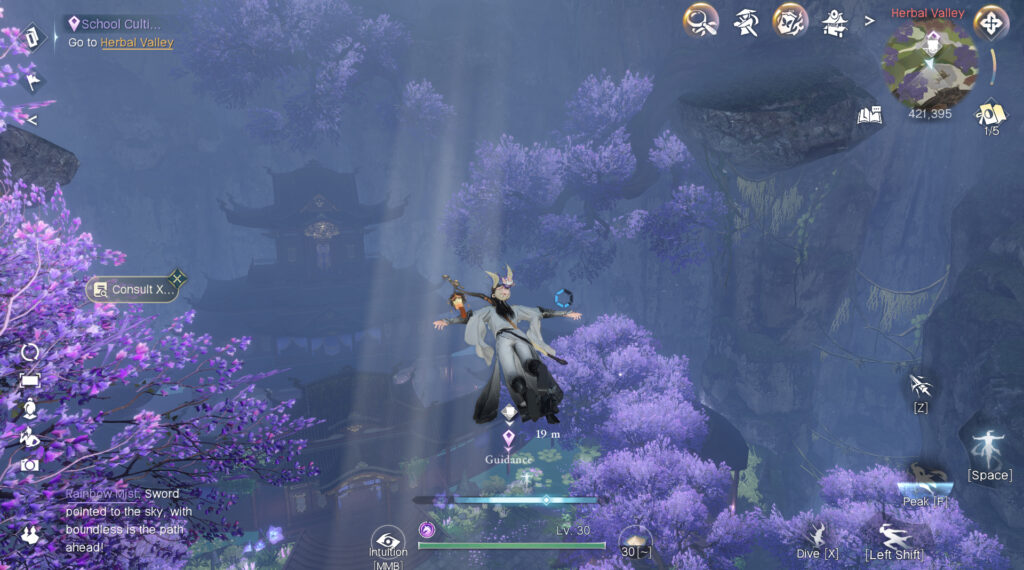
Task: Use the consumable item slot showing 30
Action: 634,541
